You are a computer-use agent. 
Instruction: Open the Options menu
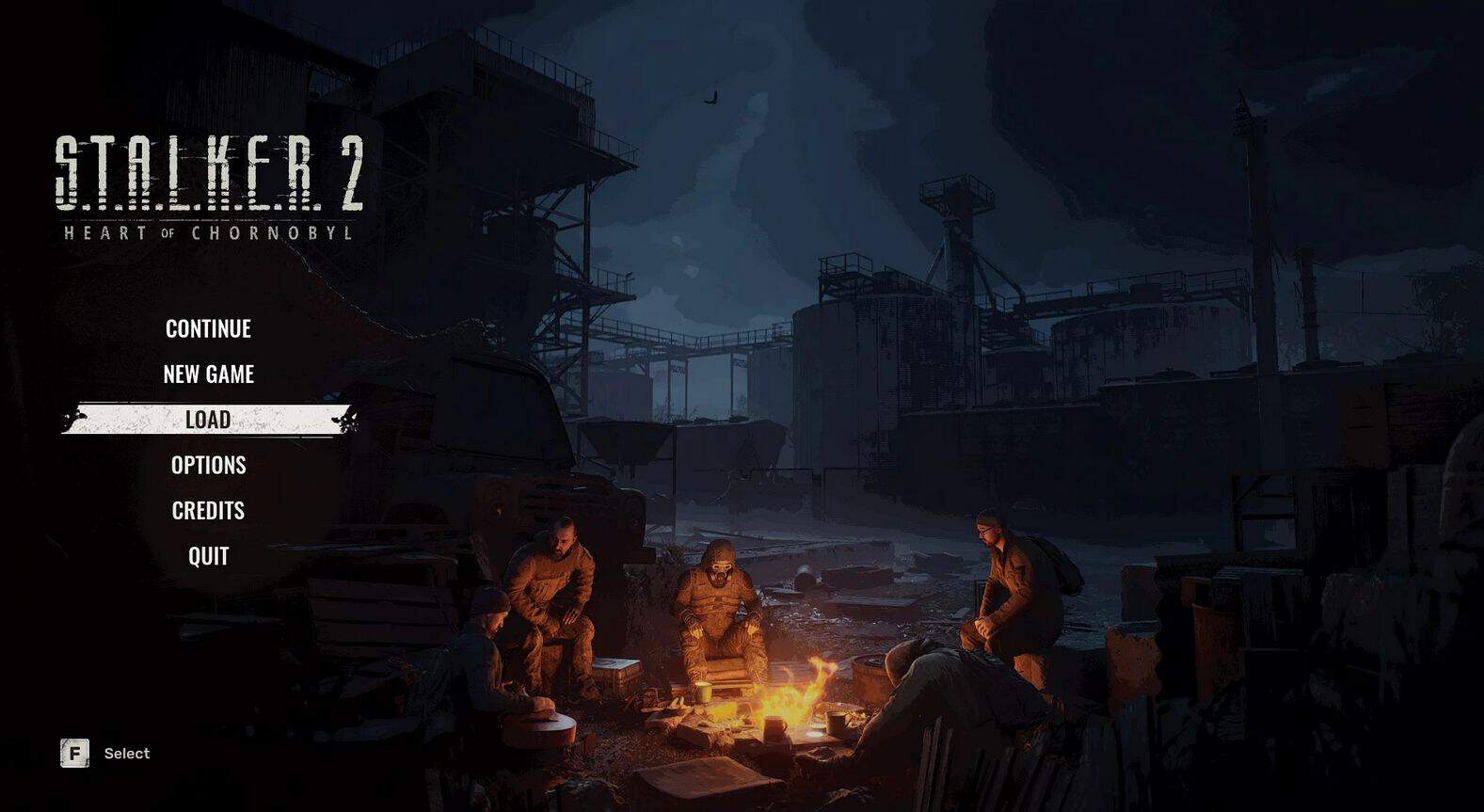[x=208, y=465]
